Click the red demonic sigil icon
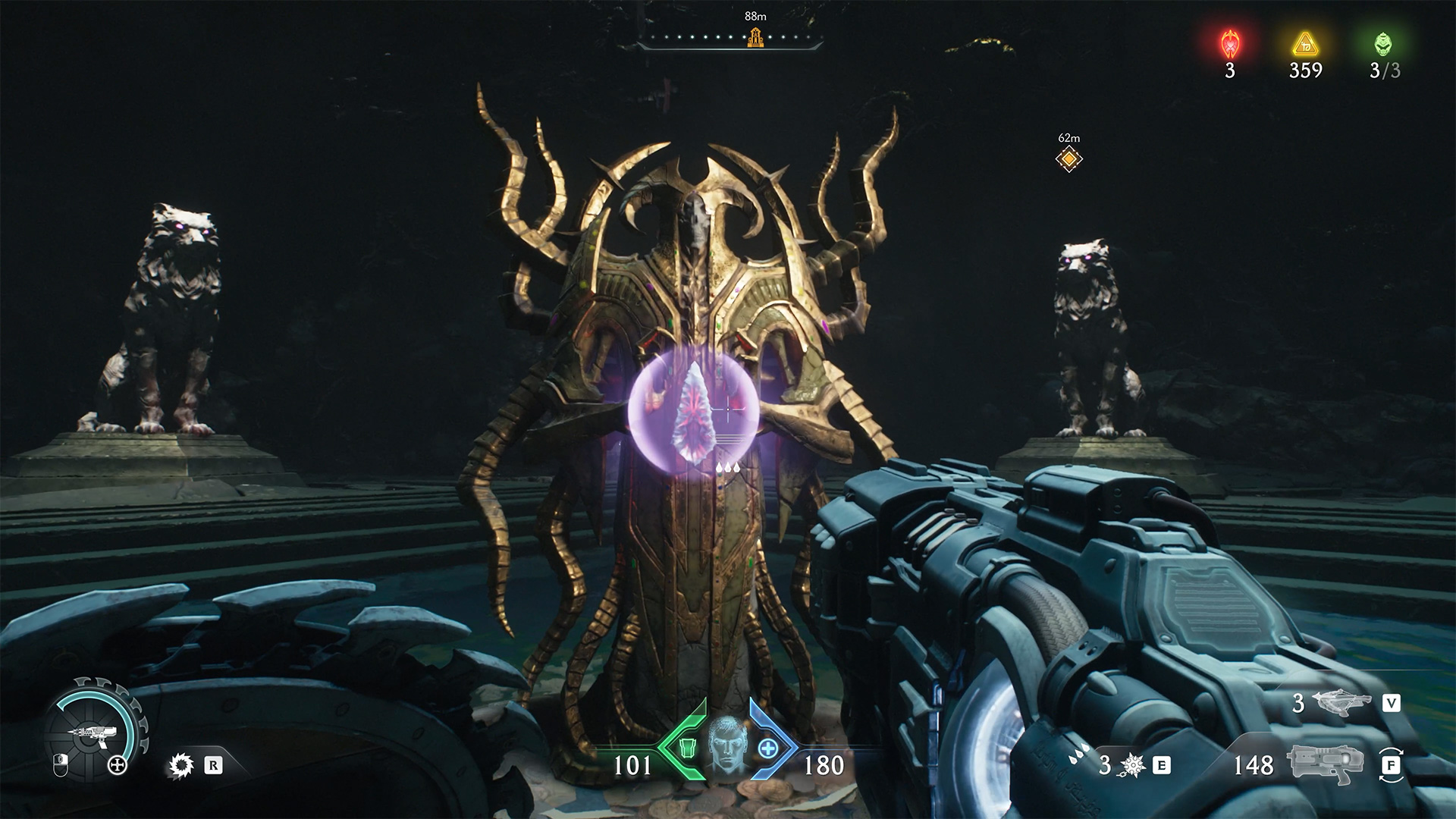 click(x=1229, y=45)
